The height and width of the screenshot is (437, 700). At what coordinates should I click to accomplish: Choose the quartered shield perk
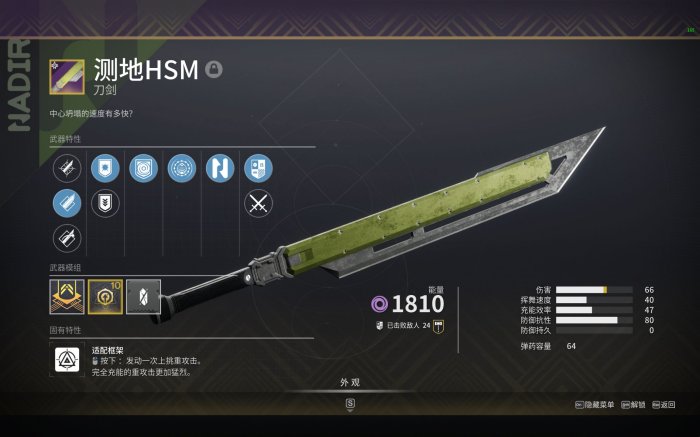click(258, 168)
